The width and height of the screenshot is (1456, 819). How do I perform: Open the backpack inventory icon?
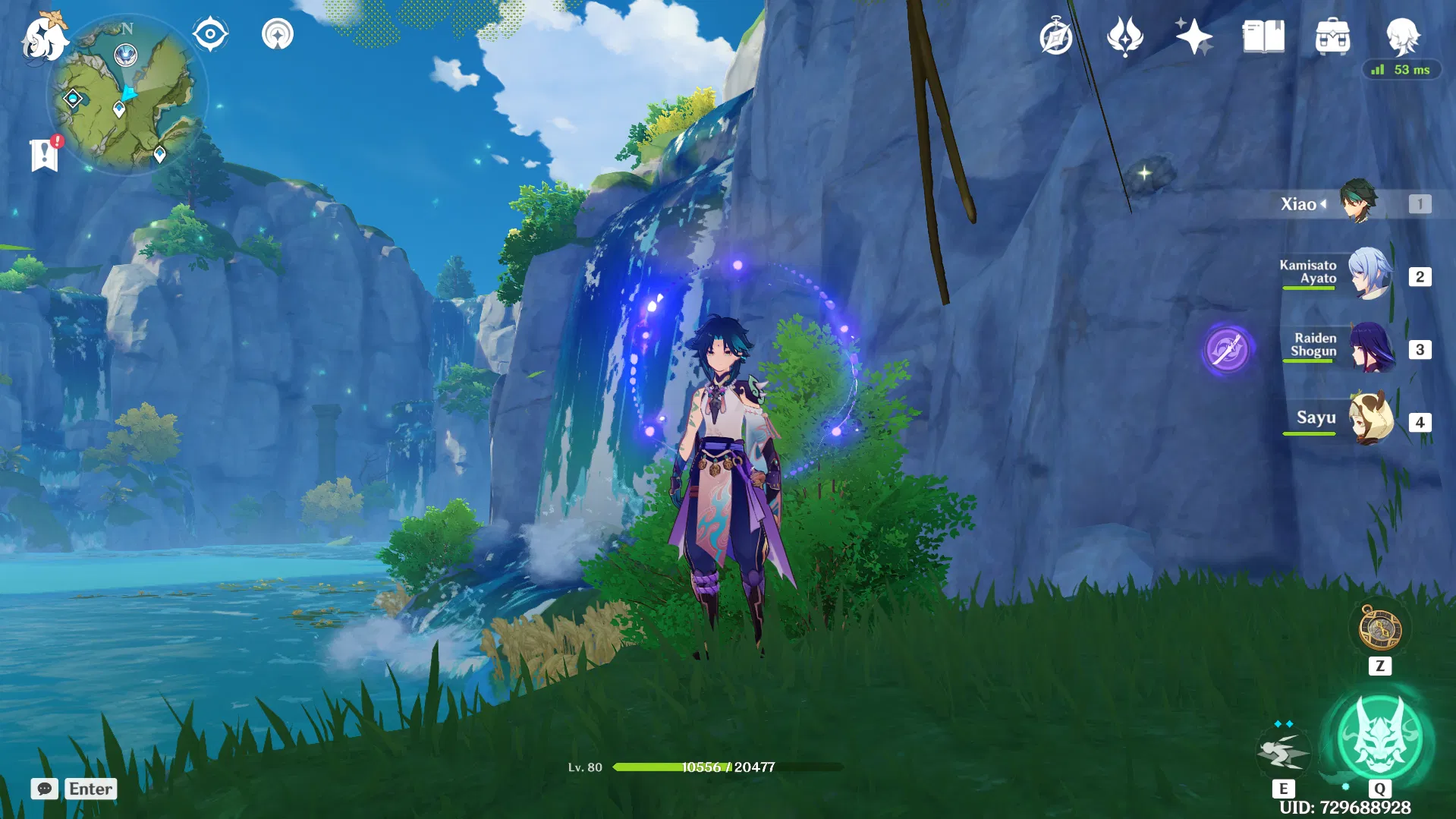tap(1332, 34)
